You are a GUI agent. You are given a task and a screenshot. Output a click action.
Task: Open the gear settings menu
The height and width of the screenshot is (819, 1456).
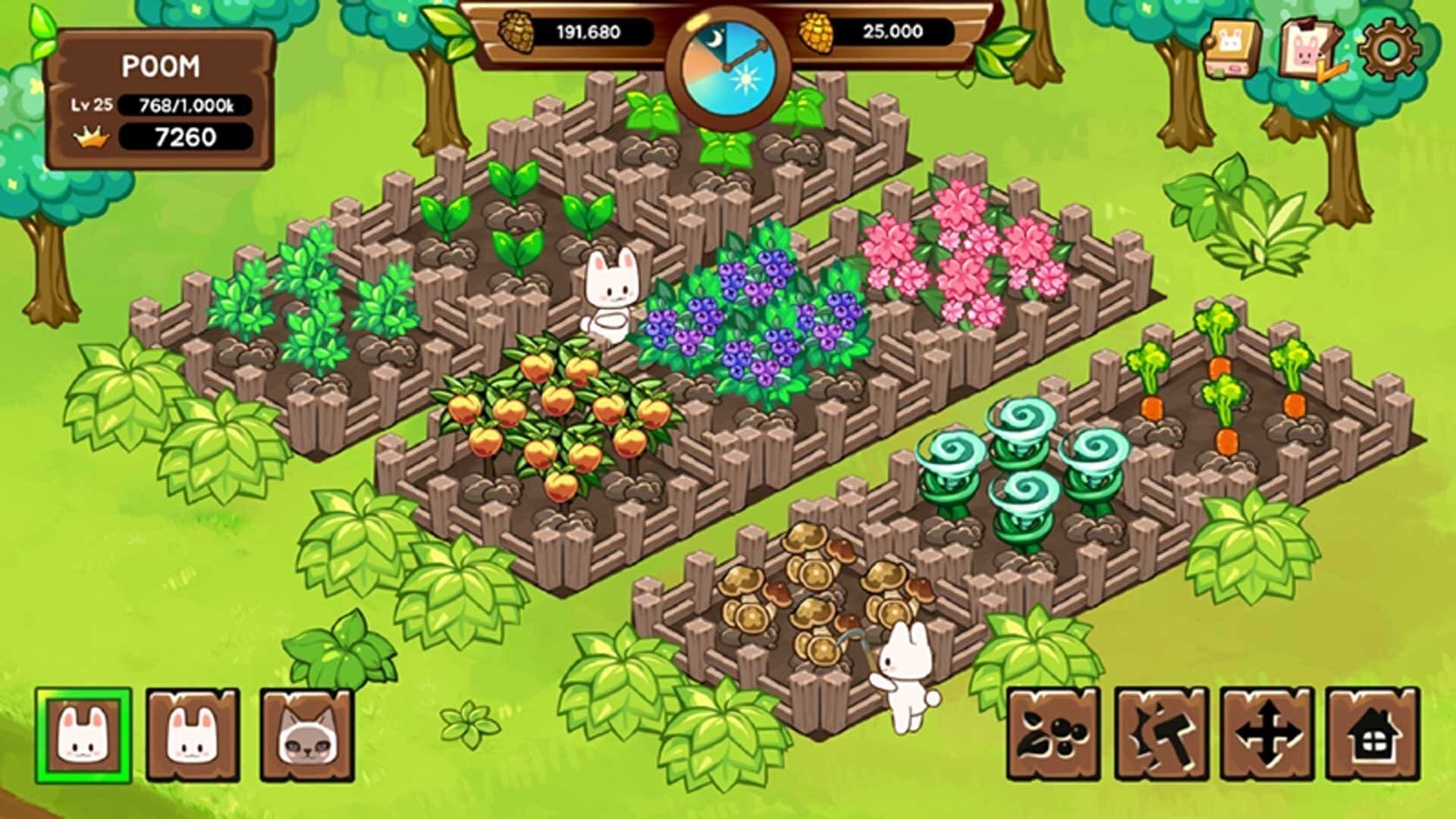pyautogui.click(x=1388, y=50)
